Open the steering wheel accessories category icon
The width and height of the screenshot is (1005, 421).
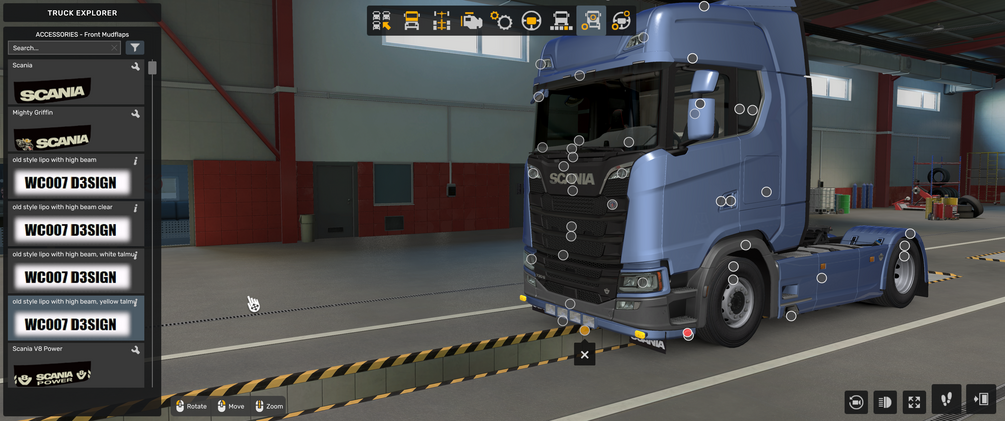pos(621,21)
